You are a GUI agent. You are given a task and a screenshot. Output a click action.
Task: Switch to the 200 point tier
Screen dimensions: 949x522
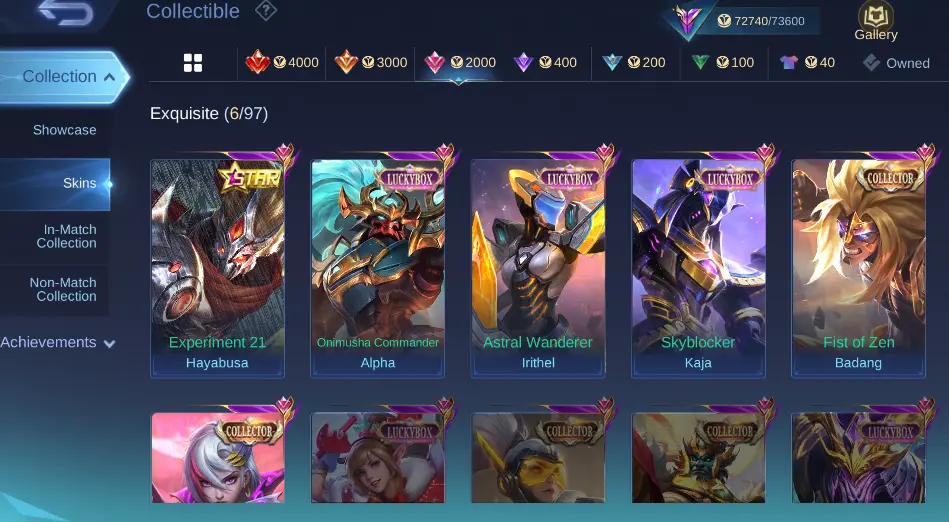634,63
